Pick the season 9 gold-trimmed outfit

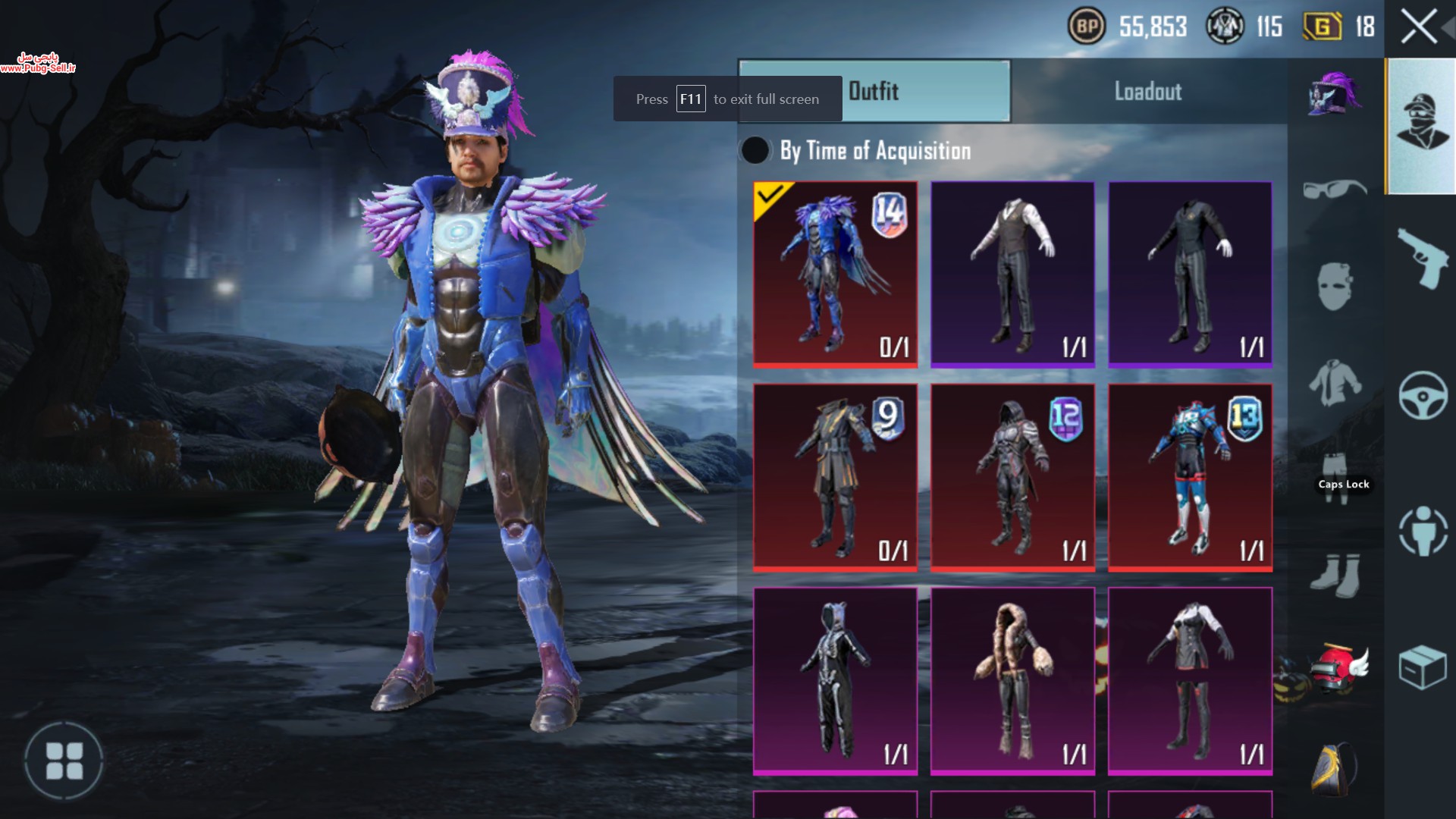tap(835, 477)
